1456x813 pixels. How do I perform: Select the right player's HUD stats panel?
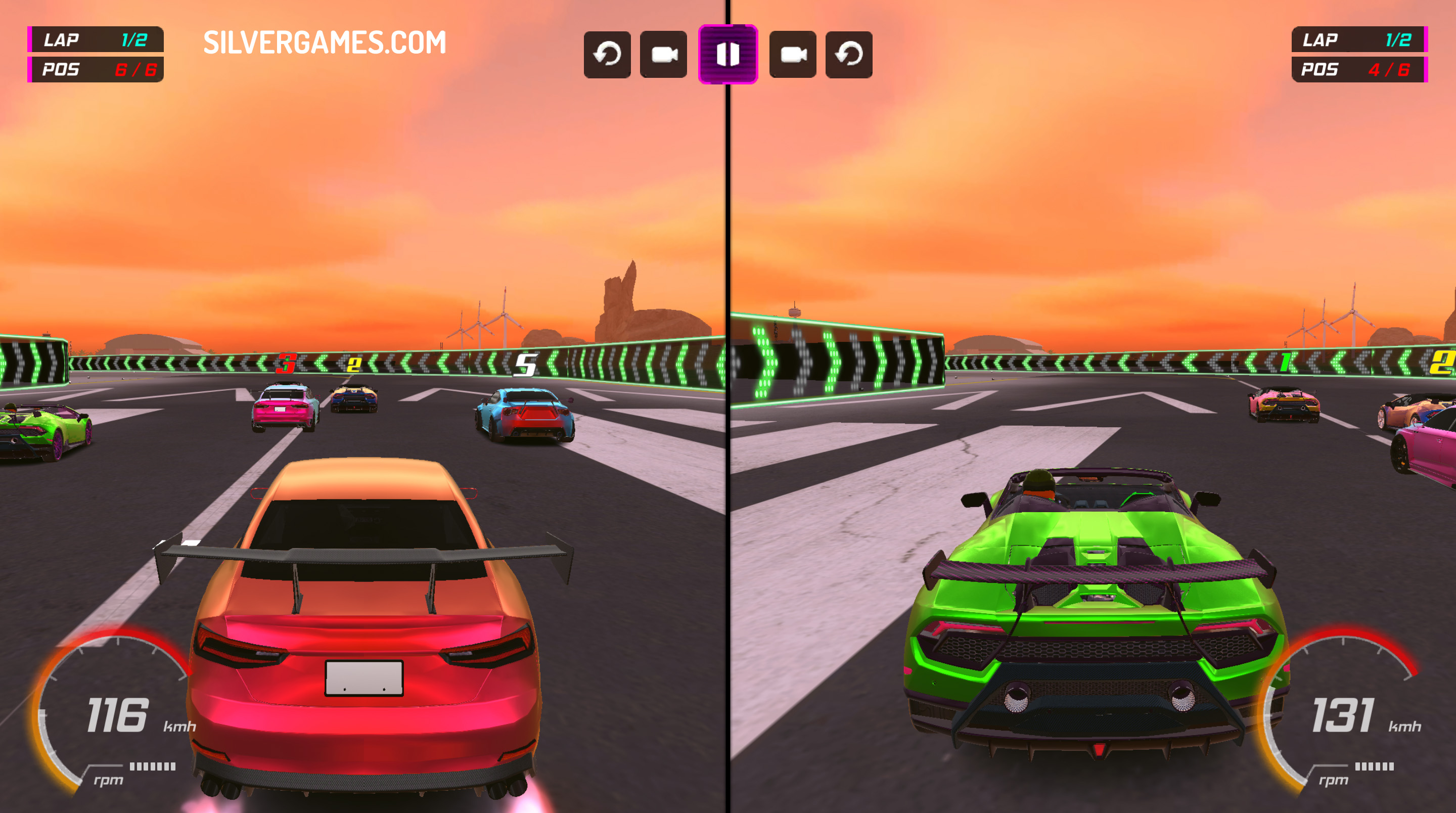[1362, 54]
